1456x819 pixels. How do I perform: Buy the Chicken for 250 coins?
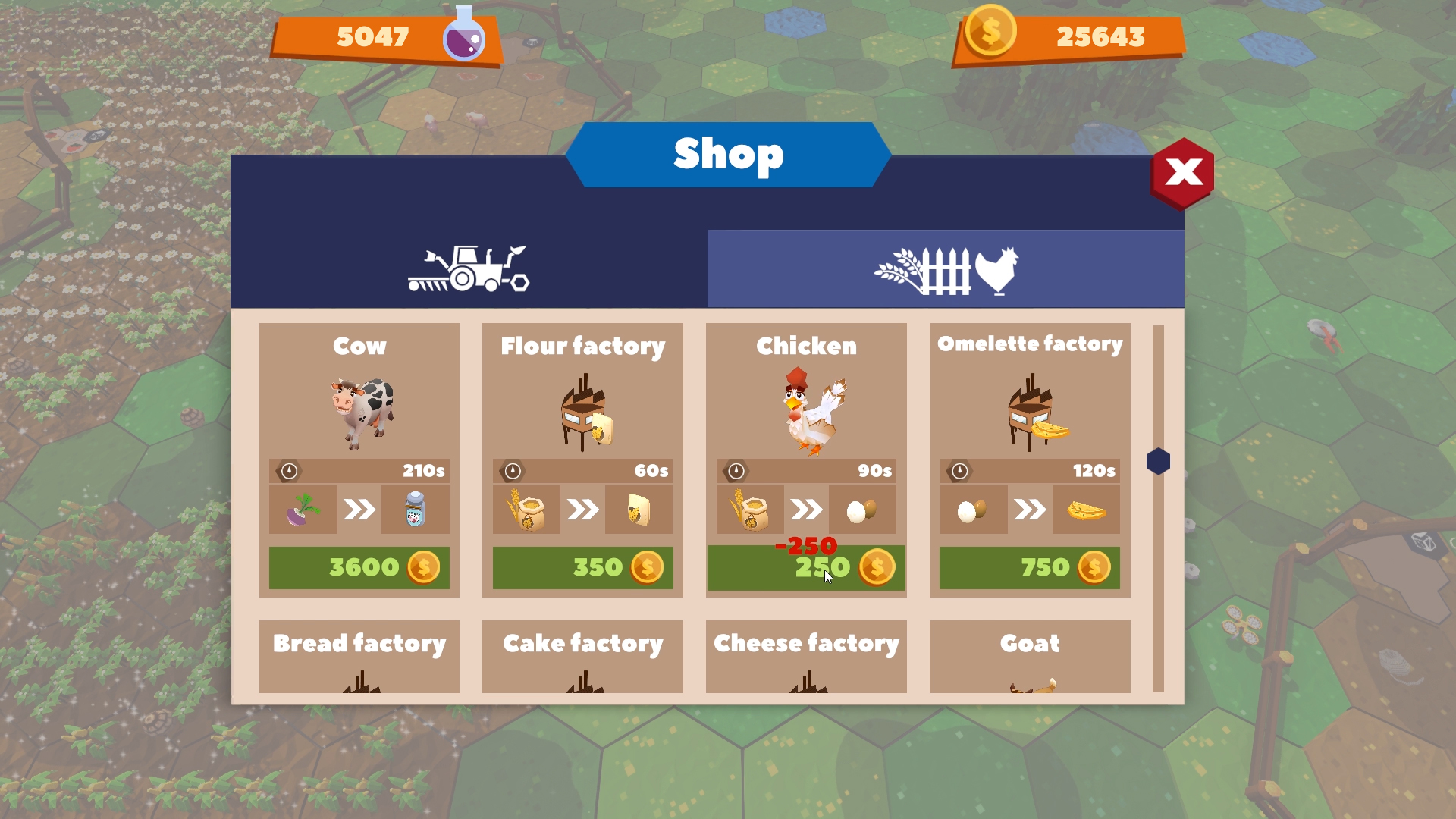pyautogui.click(x=806, y=567)
